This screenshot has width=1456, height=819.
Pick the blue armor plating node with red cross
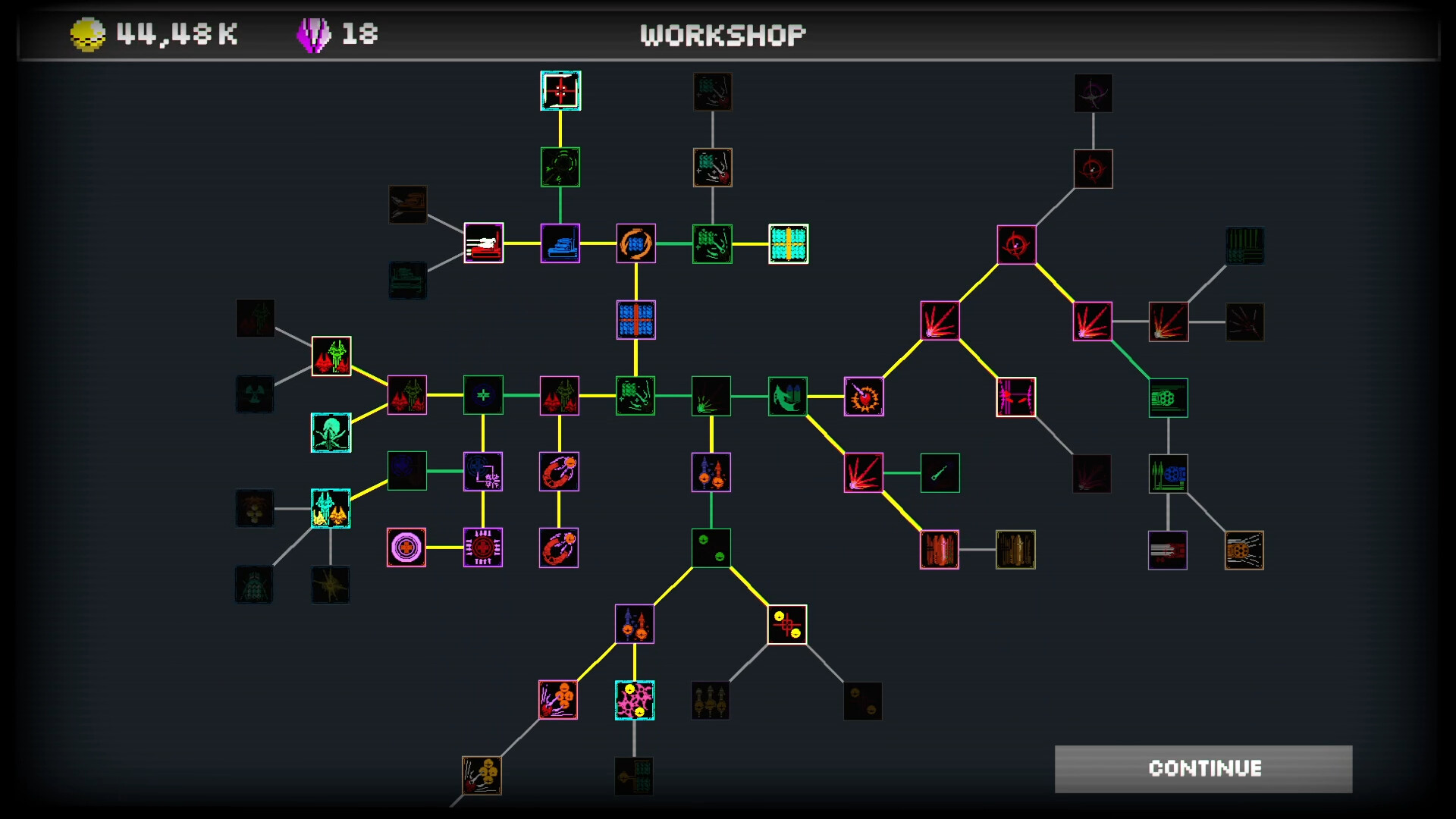pos(635,320)
